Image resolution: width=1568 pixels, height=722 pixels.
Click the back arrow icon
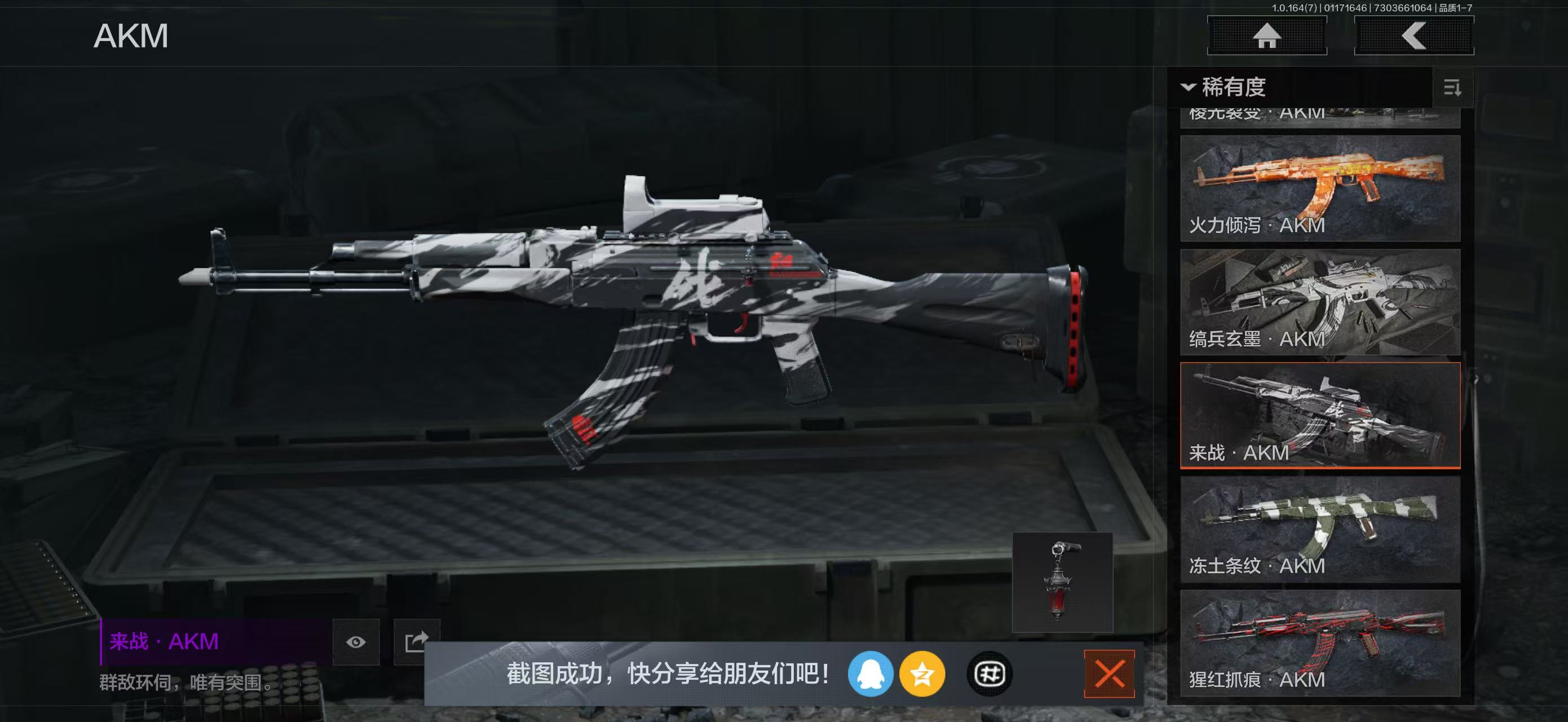click(1414, 35)
